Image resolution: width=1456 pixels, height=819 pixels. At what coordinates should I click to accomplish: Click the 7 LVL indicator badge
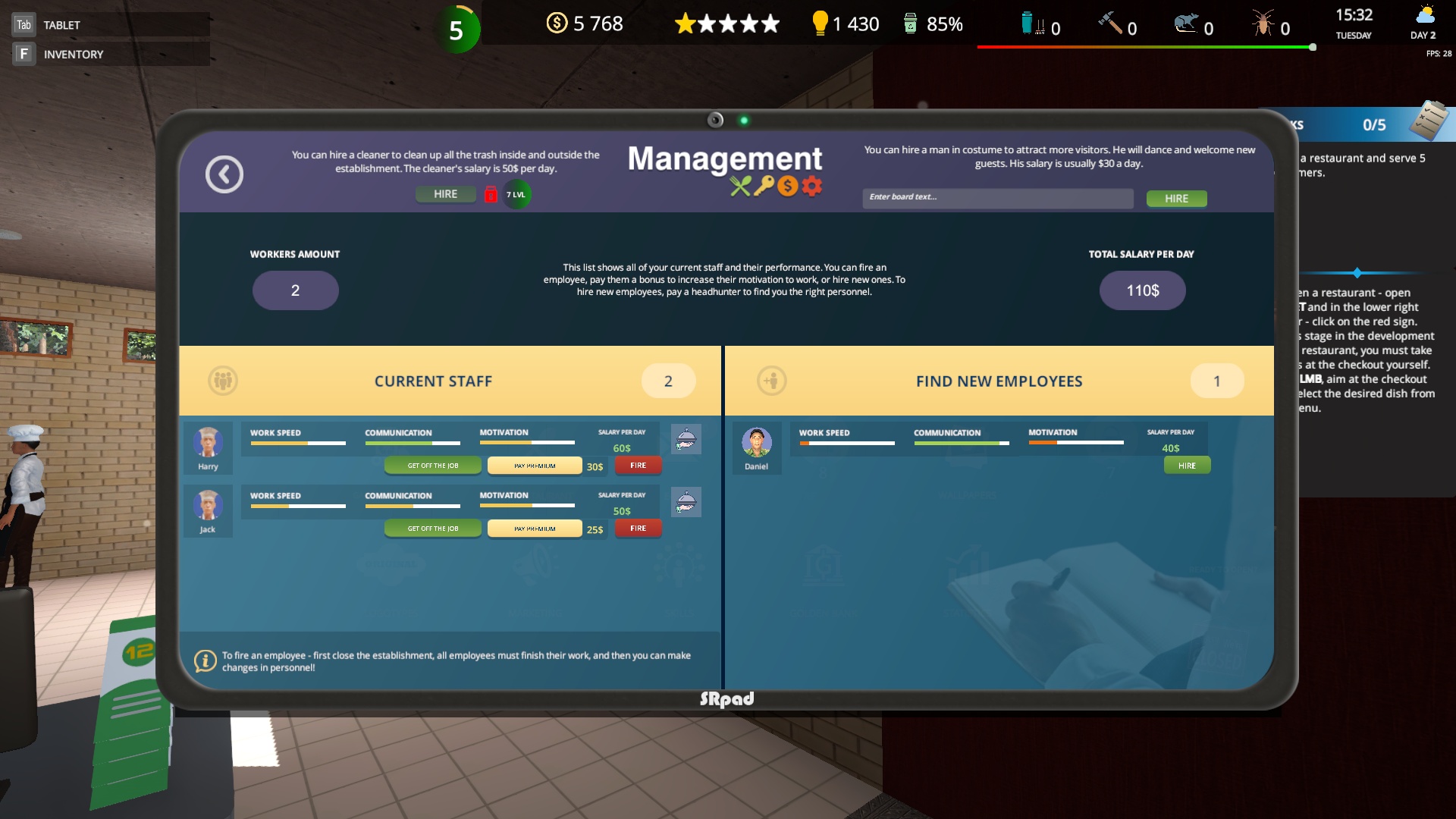coord(515,194)
